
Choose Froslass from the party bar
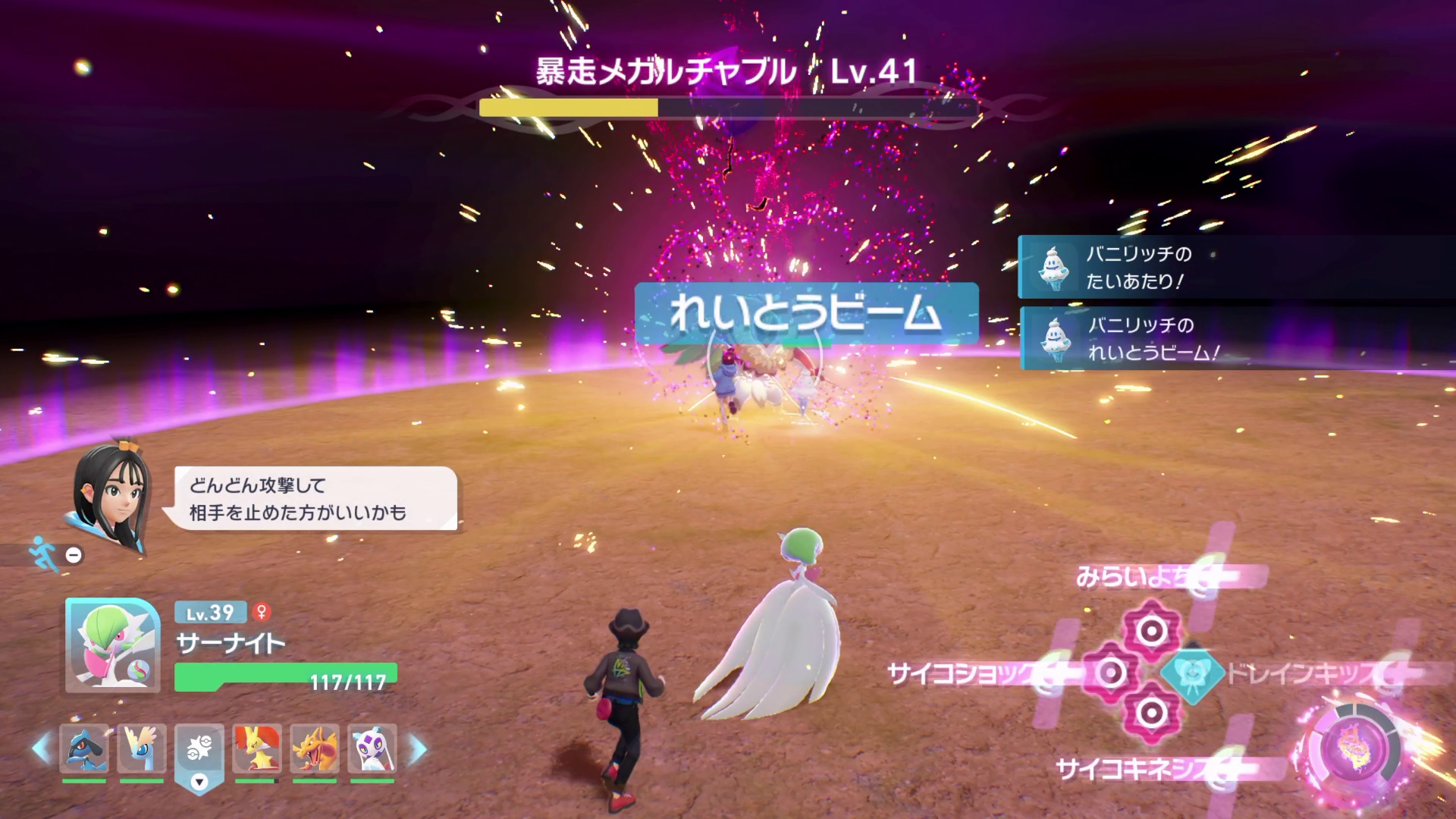[372, 748]
